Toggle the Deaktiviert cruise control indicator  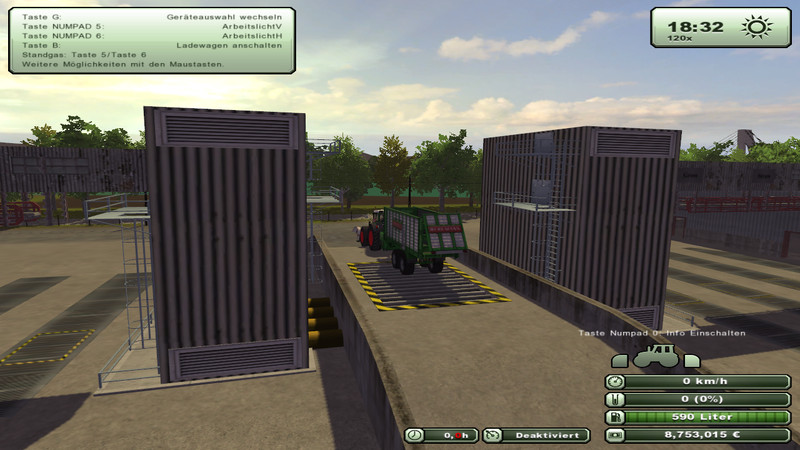pos(535,435)
